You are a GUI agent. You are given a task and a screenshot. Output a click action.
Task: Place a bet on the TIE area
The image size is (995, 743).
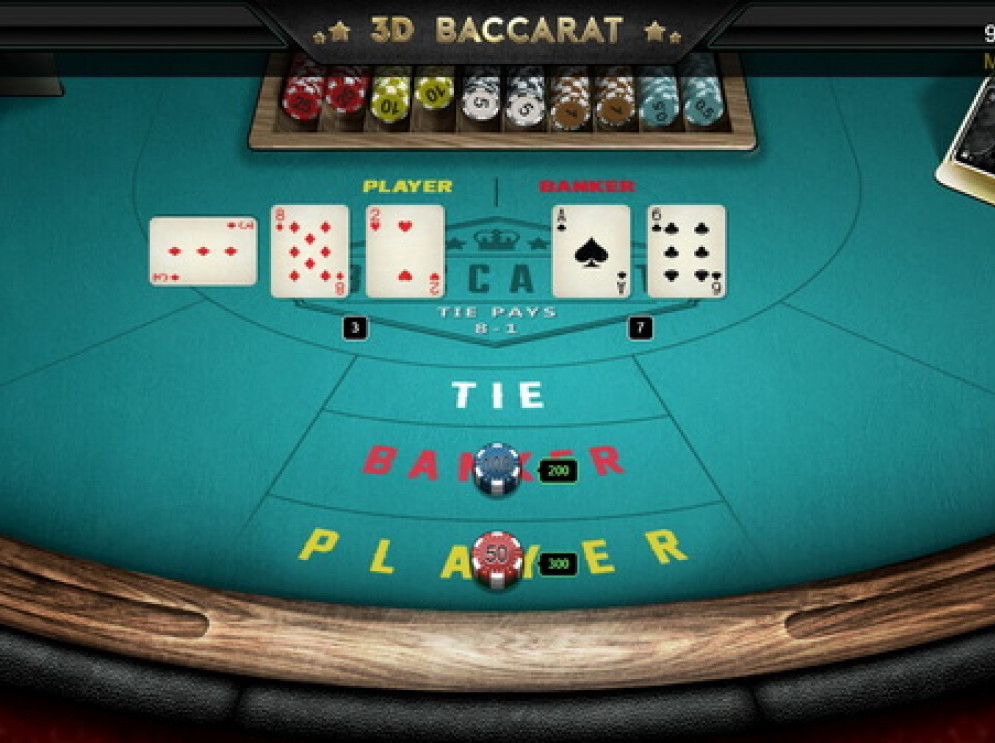tap(498, 394)
